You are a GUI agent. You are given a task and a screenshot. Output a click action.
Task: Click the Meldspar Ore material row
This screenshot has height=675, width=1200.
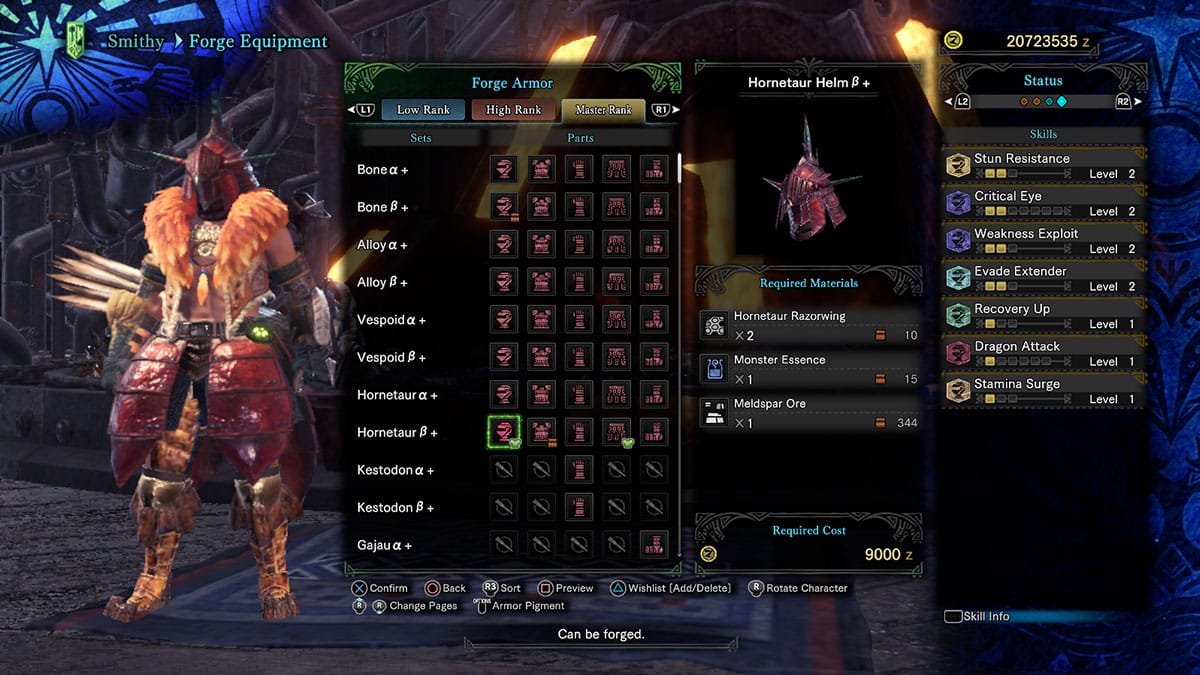point(809,413)
